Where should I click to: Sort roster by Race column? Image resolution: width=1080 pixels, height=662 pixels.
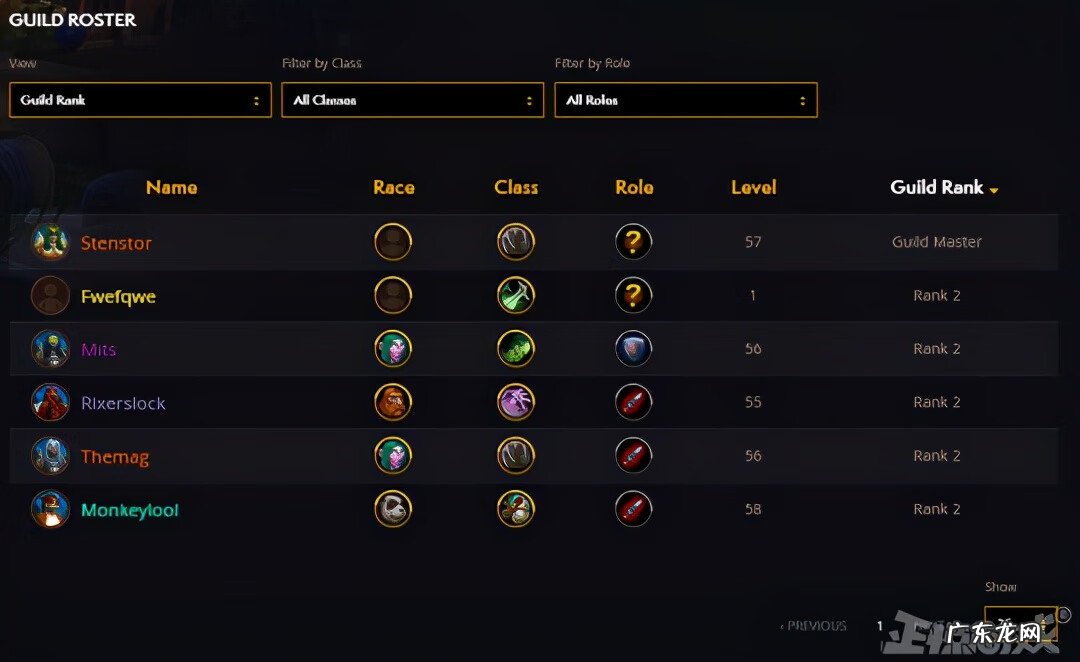(x=393, y=187)
